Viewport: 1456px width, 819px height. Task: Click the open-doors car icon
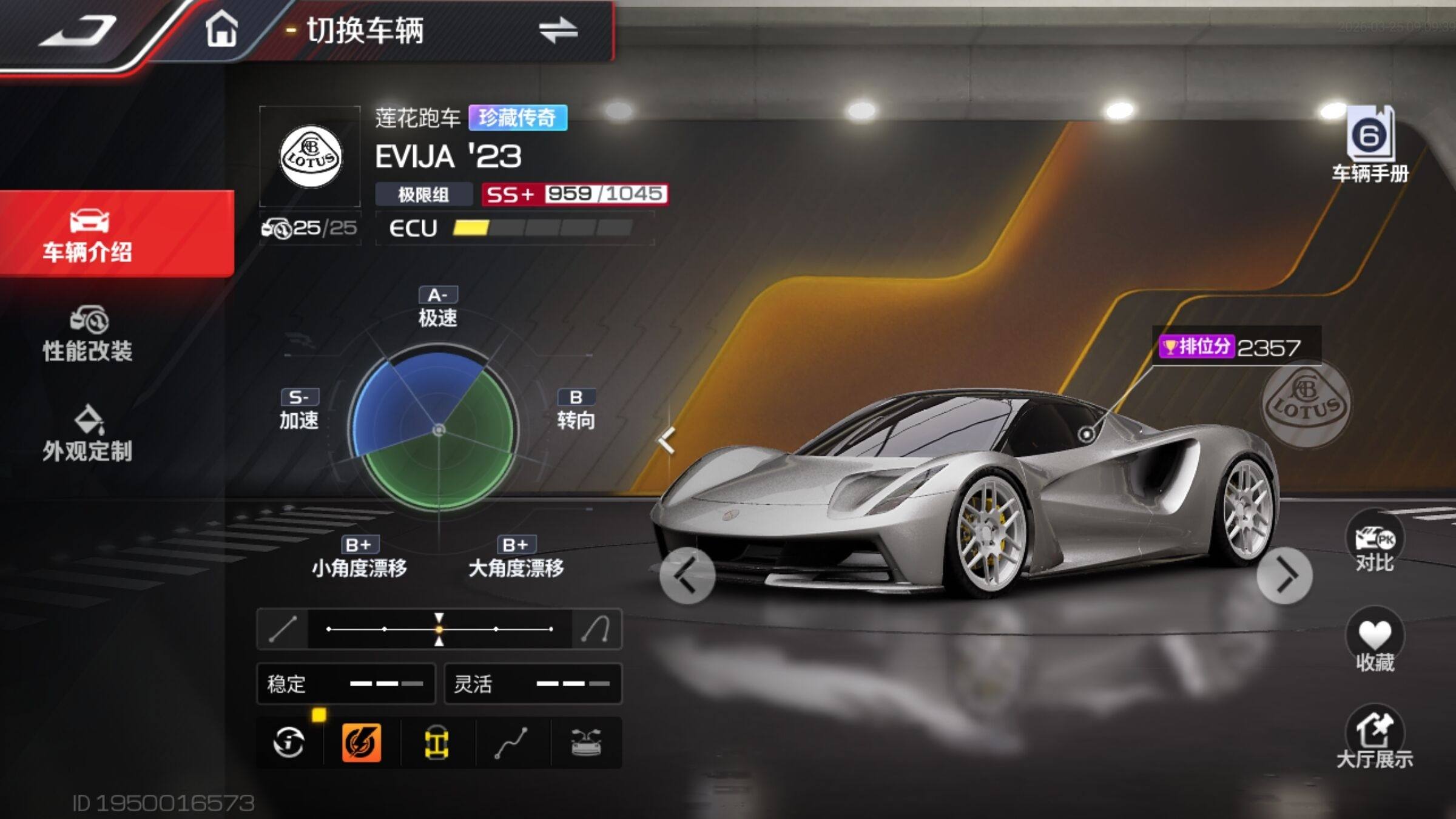[x=586, y=742]
